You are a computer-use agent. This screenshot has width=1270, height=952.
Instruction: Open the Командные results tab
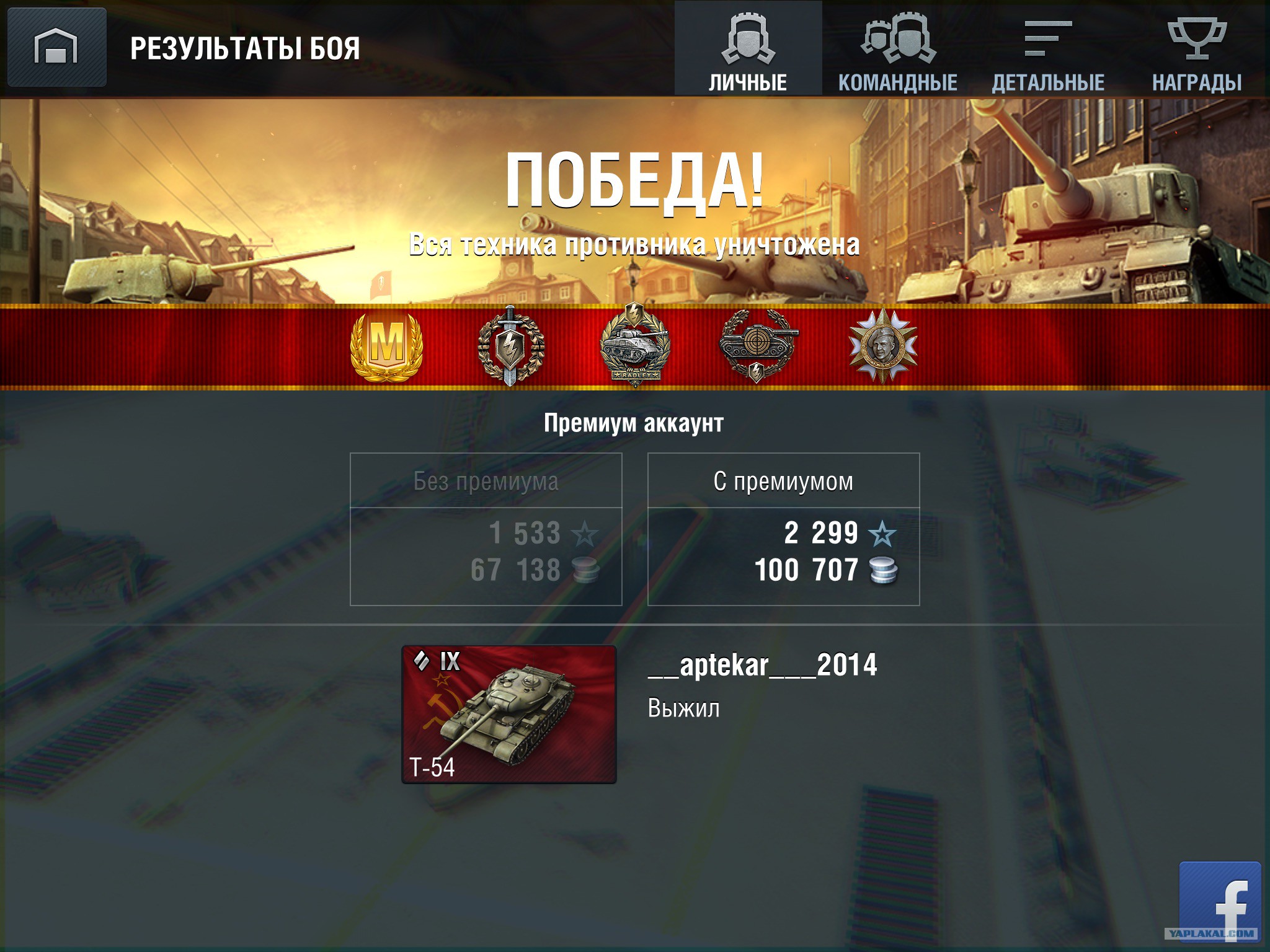897,50
